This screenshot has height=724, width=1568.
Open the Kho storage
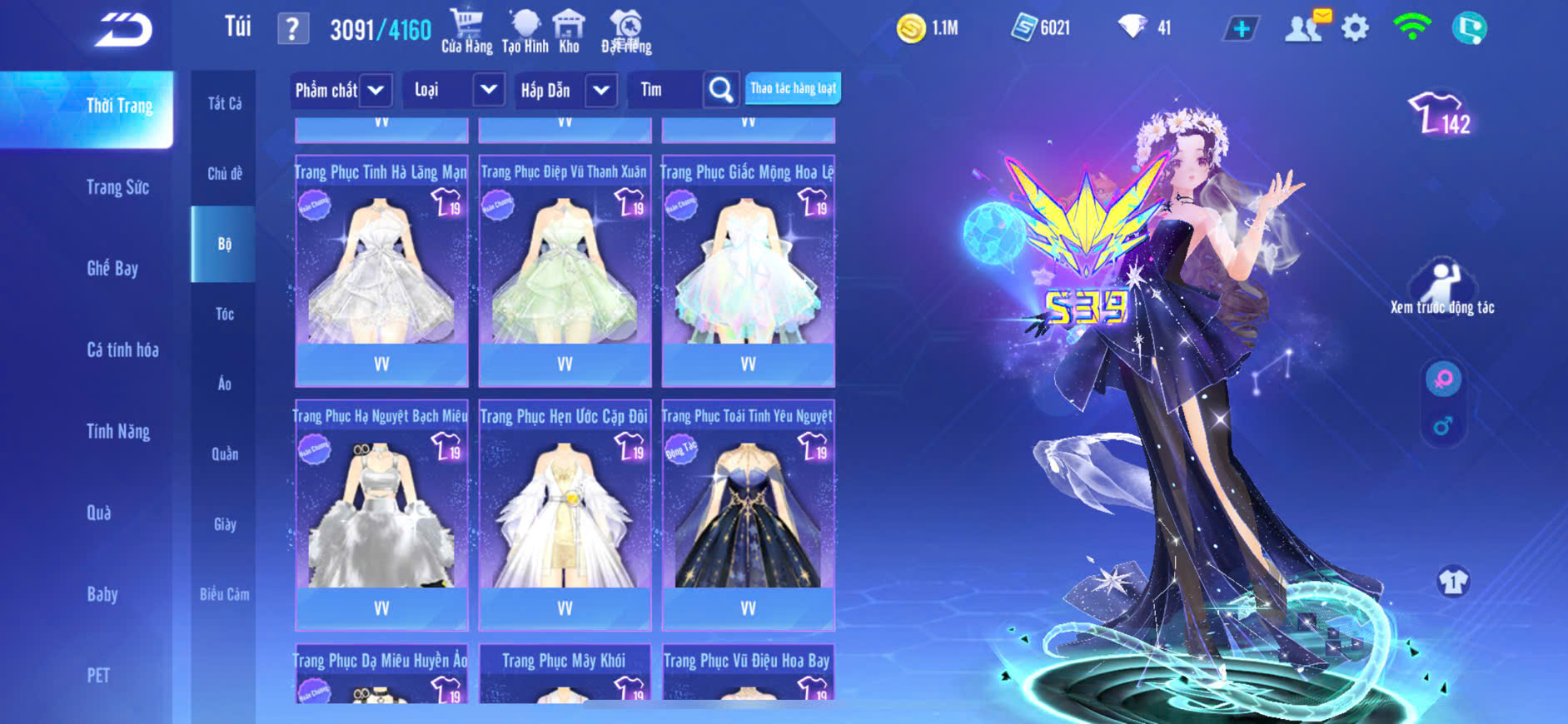tap(569, 31)
